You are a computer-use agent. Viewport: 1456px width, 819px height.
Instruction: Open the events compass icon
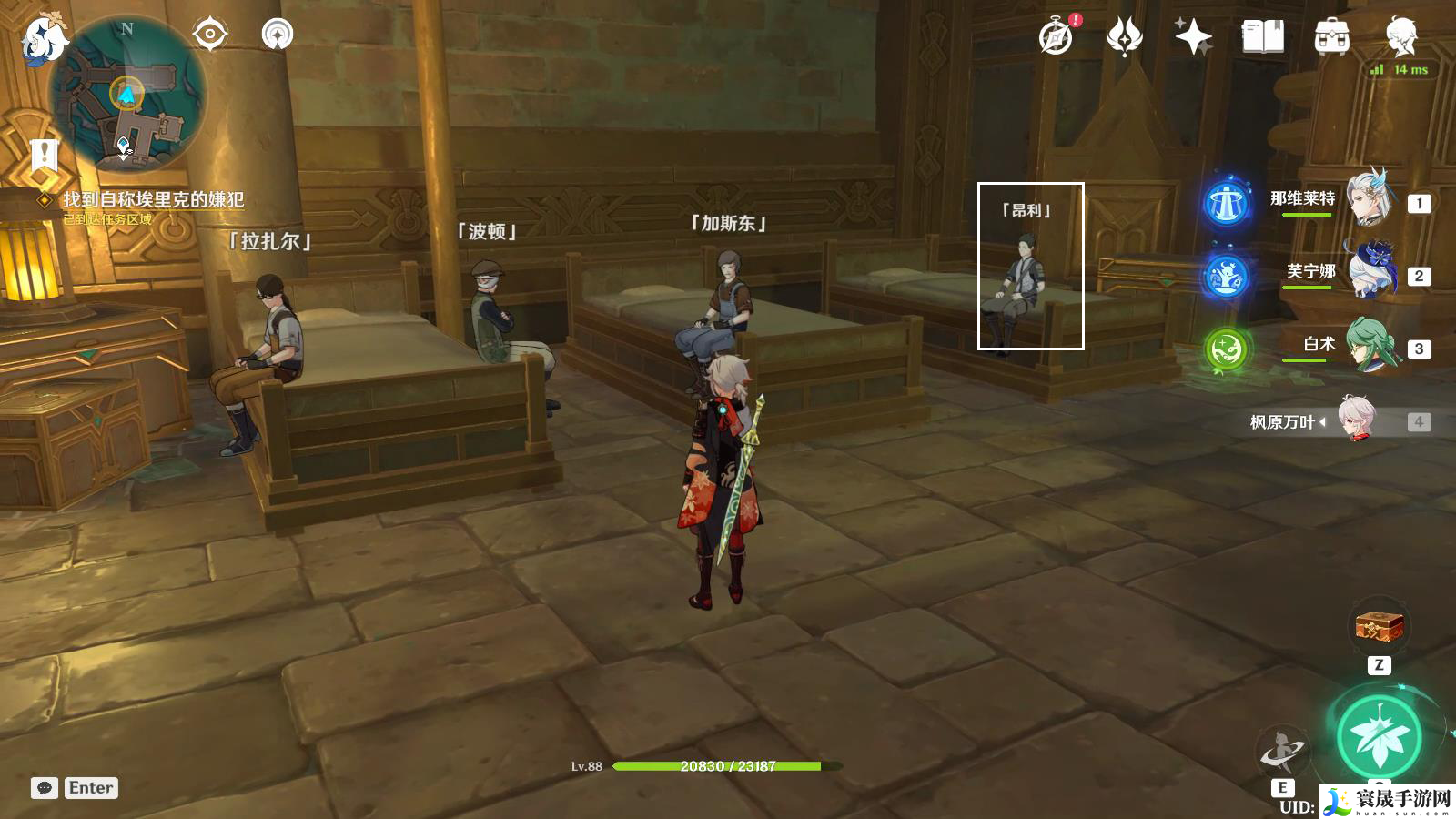[1057, 36]
